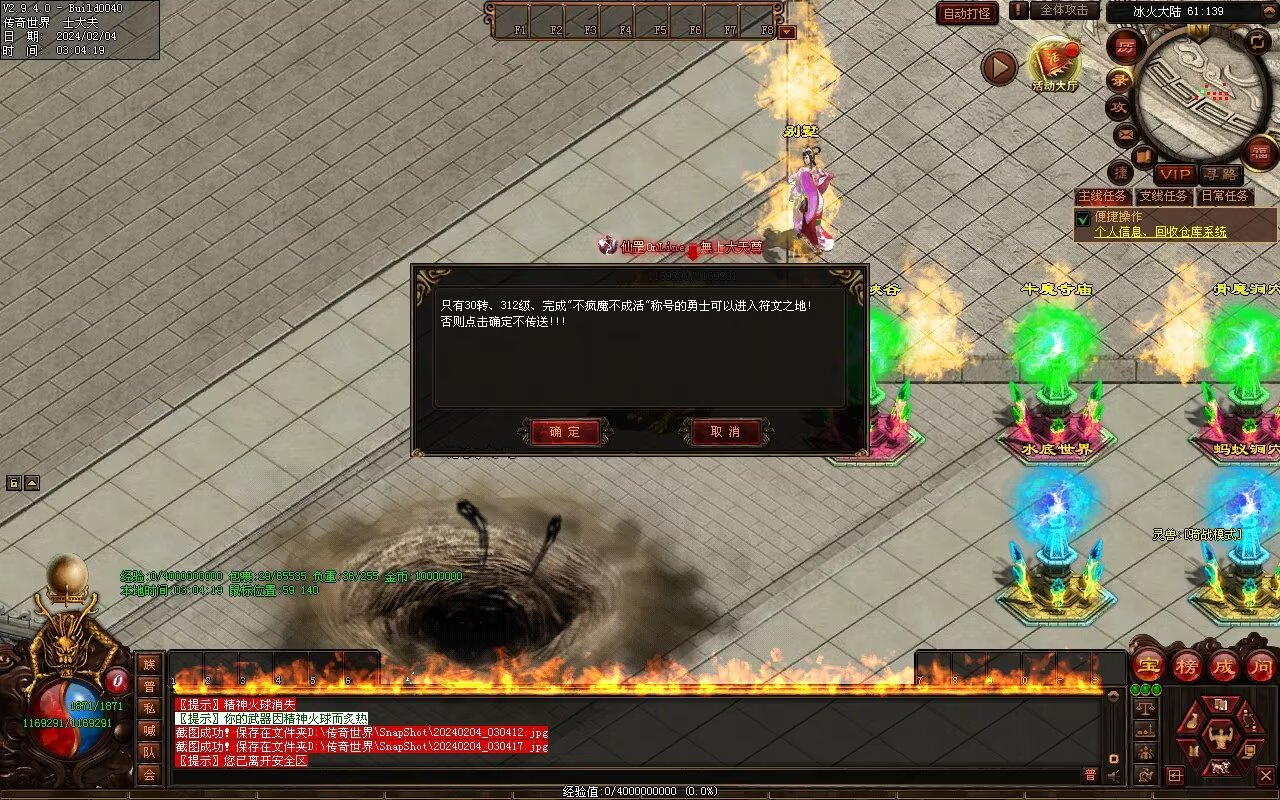This screenshot has width=1280, height=800.
Task: Open the character panel strongman icon
Action: (x=1219, y=738)
